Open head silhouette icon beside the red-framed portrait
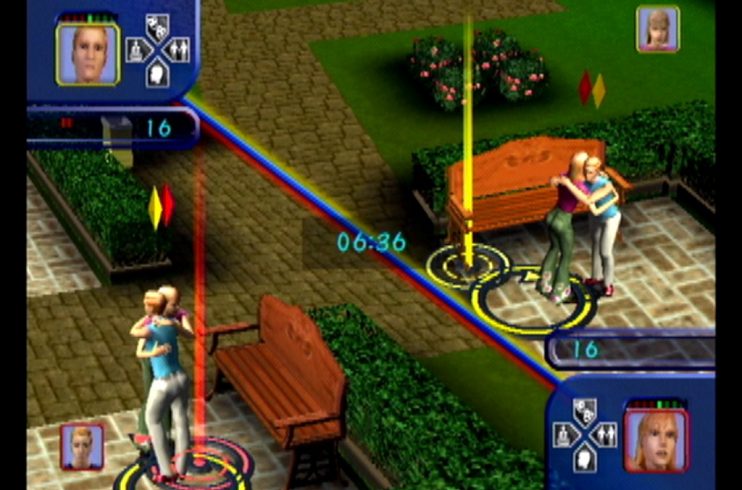The width and height of the screenshot is (742, 490). tap(586, 457)
